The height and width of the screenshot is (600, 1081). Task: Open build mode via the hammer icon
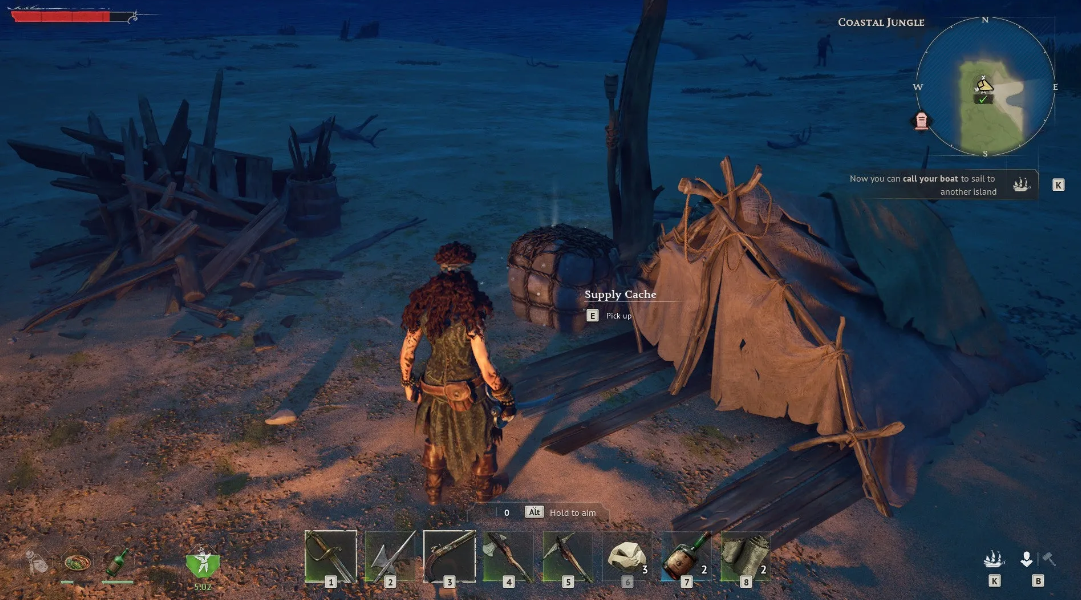pyautogui.click(x=1048, y=559)
